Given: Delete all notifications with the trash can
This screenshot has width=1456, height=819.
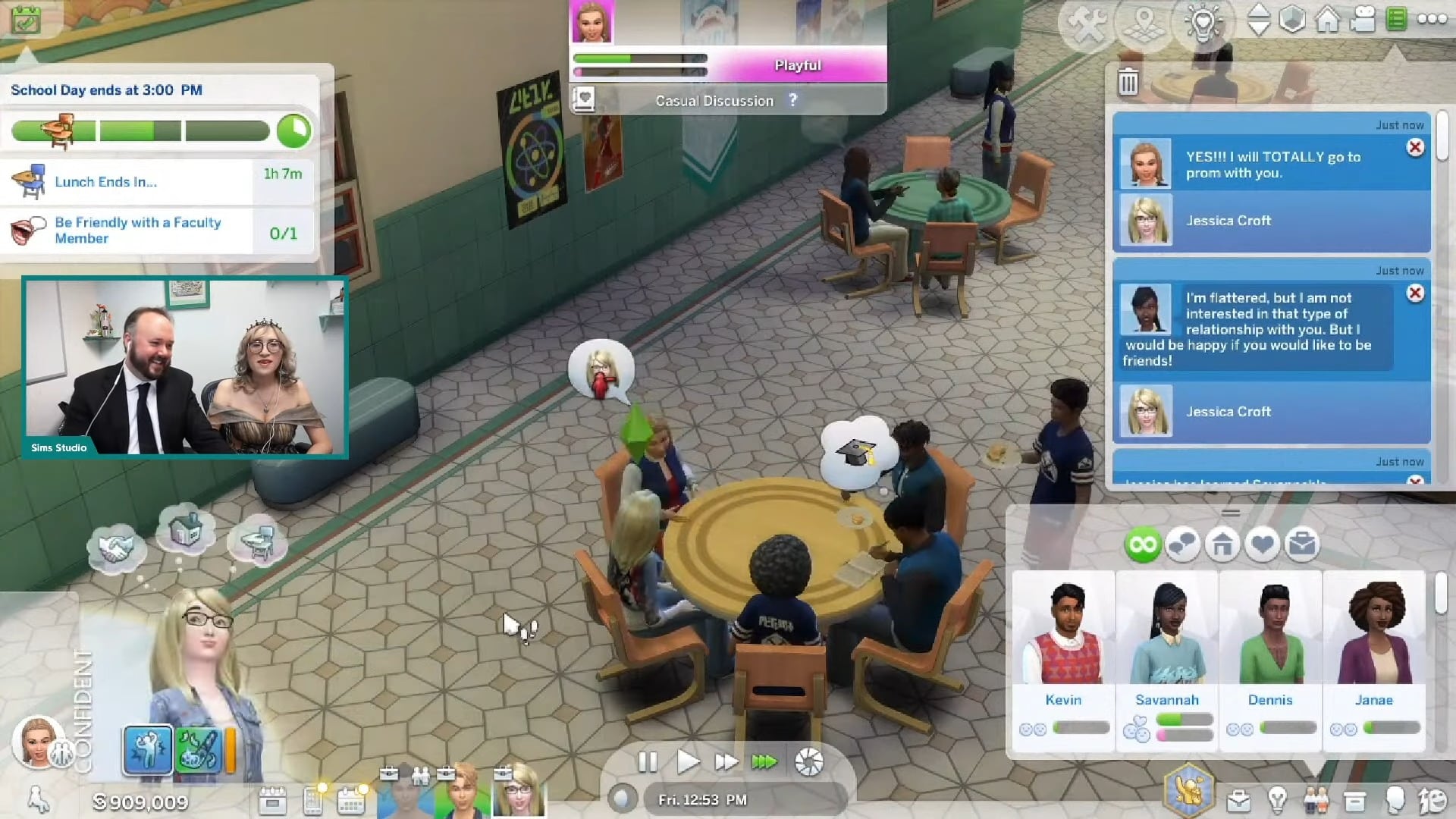Looking at the screenshot, I should [x=1128, y=82].
